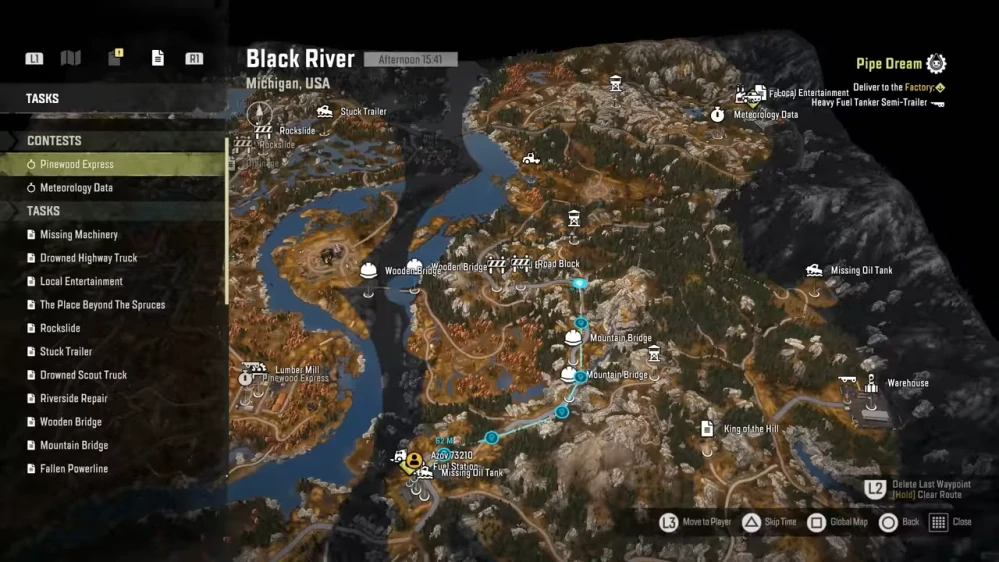Open the Drowned Scout Truck task
Screen dimensions: 999x562
point(83,375)
